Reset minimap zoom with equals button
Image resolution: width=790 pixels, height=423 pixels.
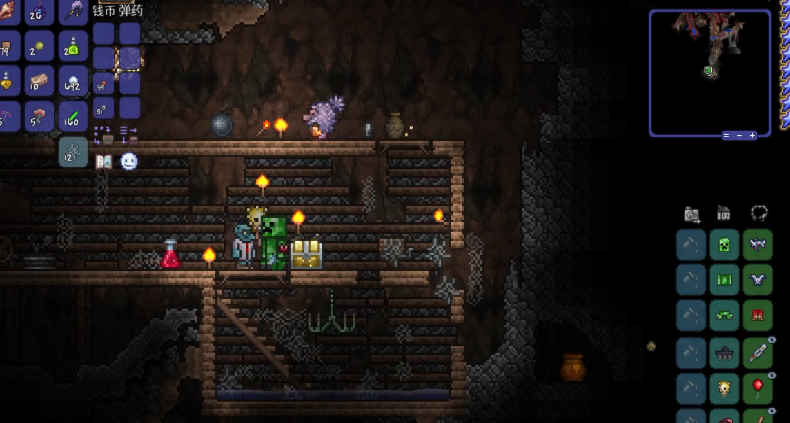(x=727, y=135)
